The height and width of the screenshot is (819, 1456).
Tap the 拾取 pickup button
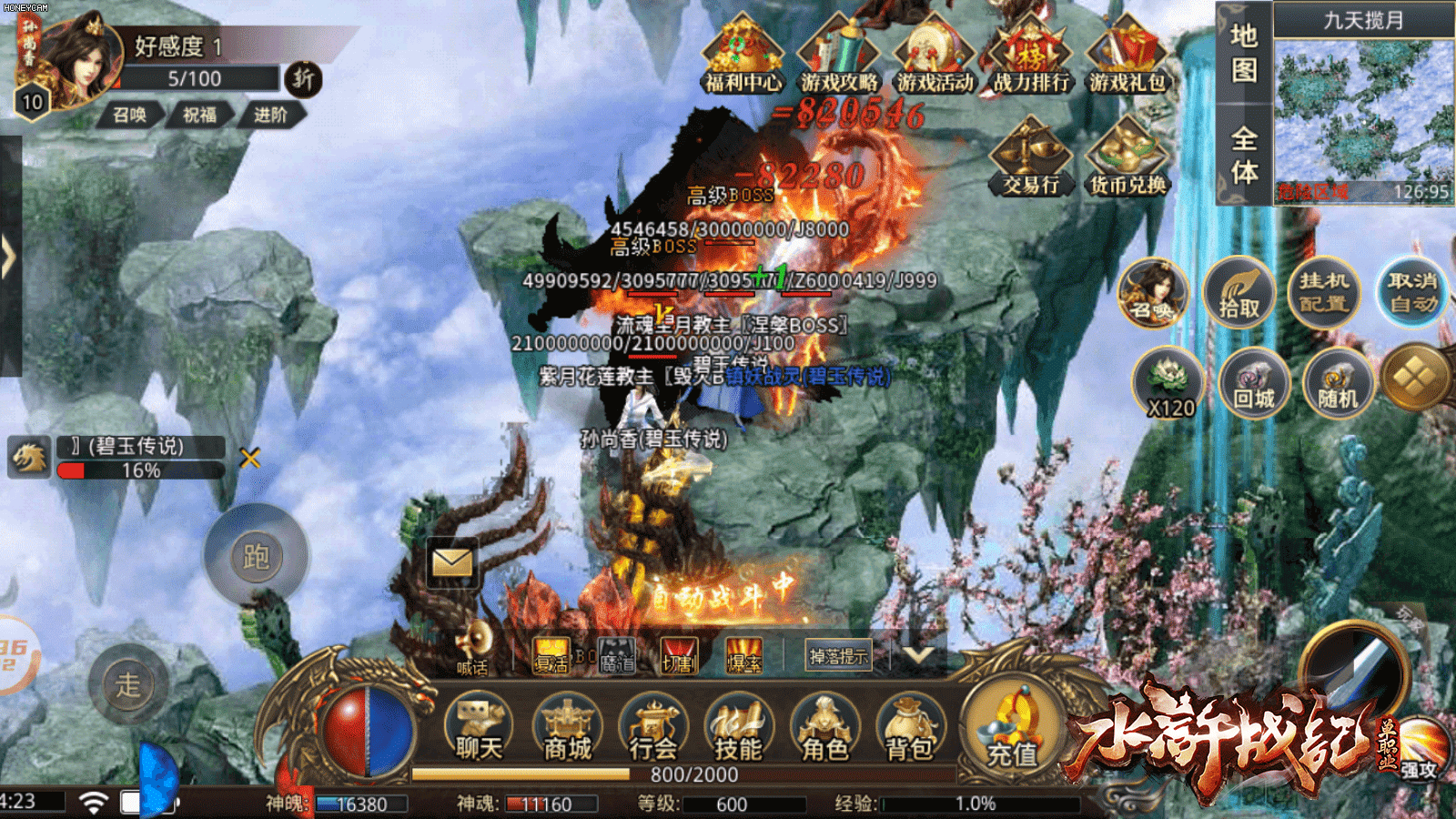[1239, 293]
